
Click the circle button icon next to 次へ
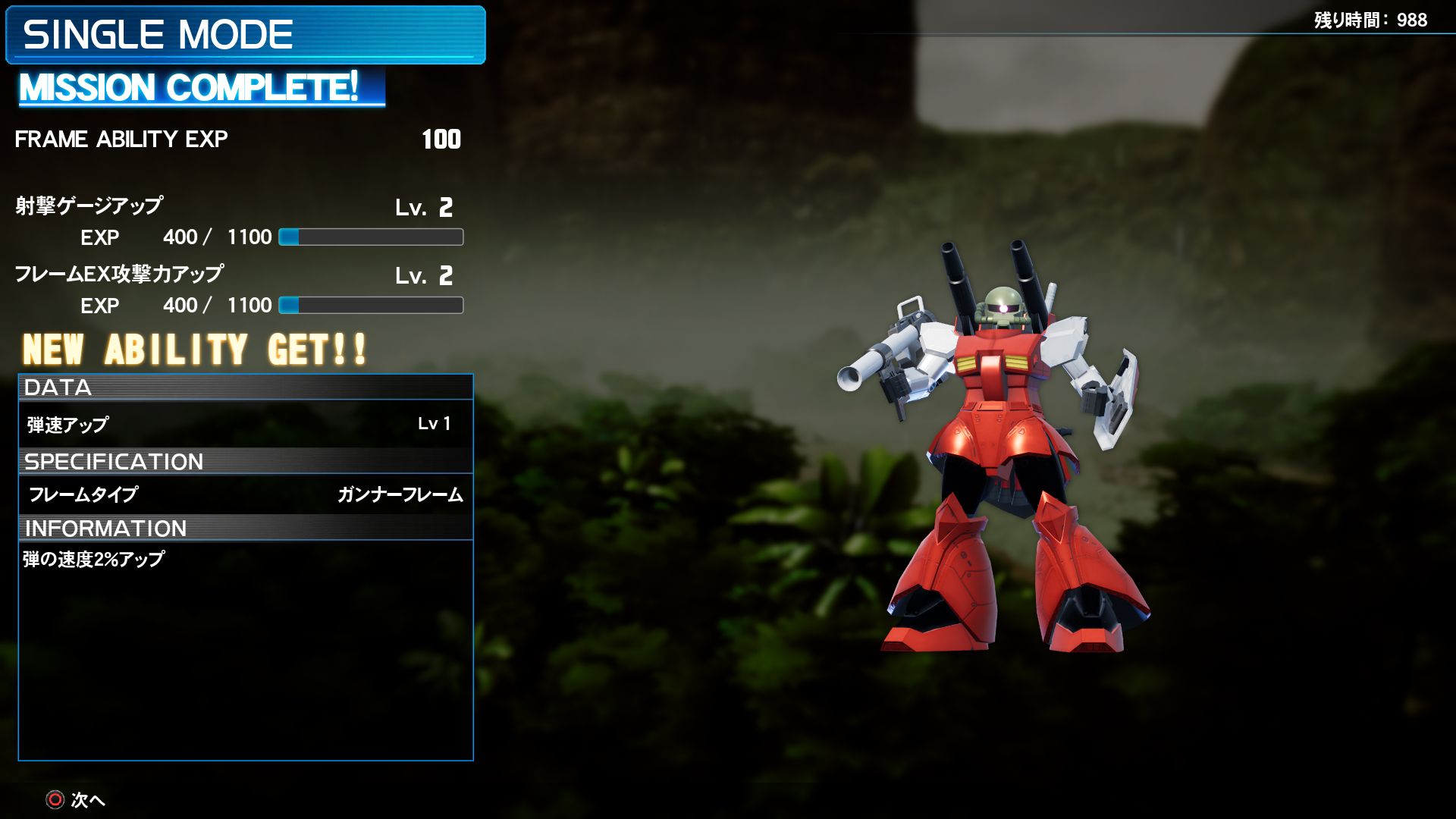tap(54, 800)
